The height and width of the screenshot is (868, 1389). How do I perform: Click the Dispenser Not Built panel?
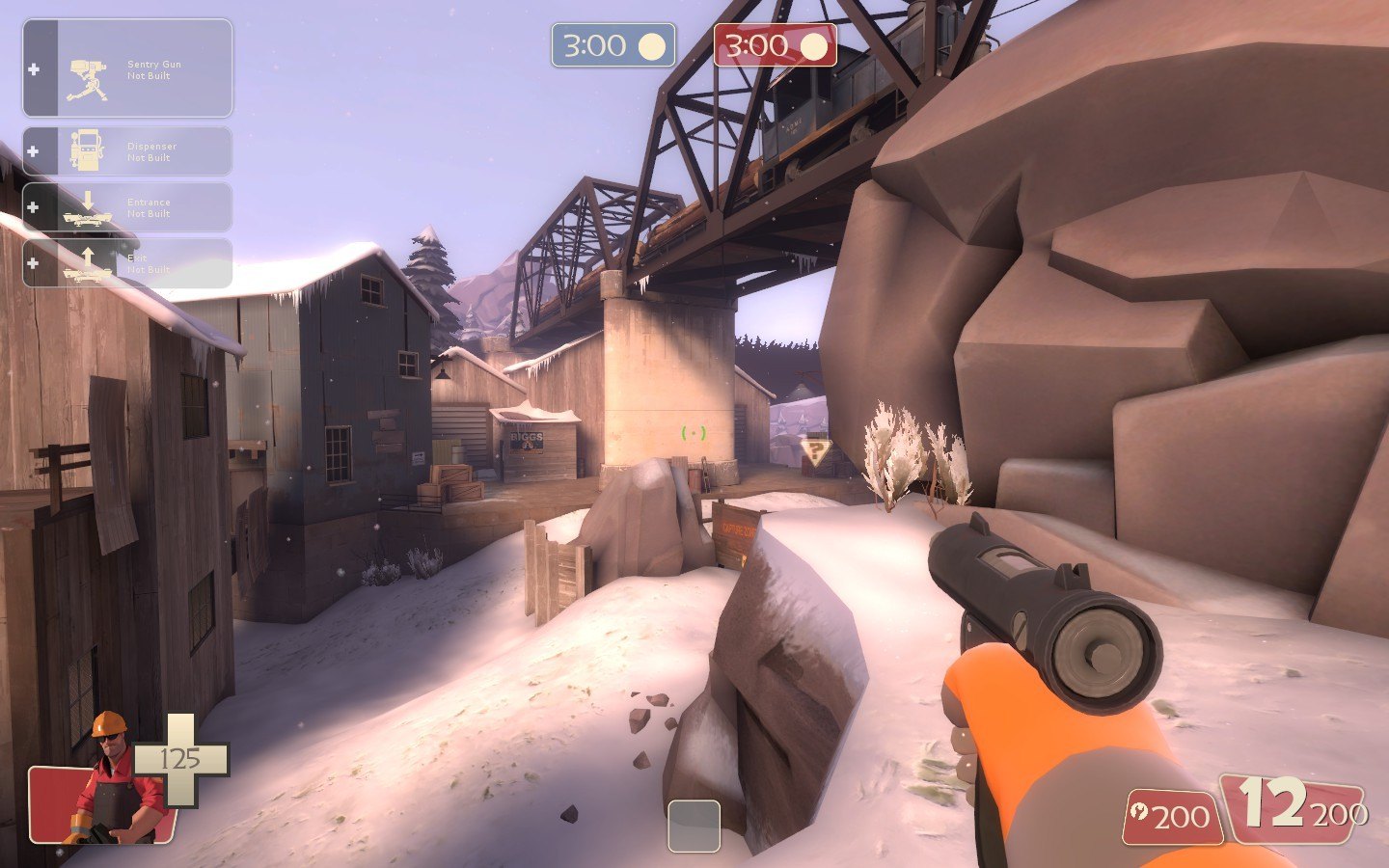127,151
